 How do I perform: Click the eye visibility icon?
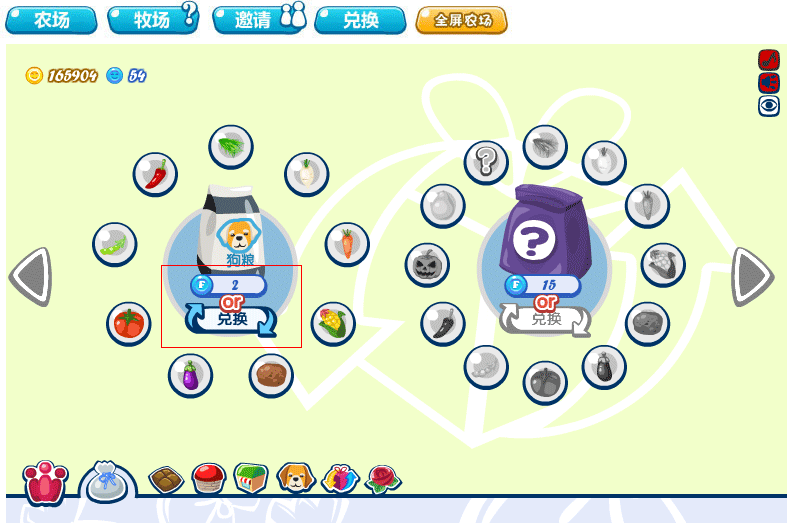click(x=768, y=105)
